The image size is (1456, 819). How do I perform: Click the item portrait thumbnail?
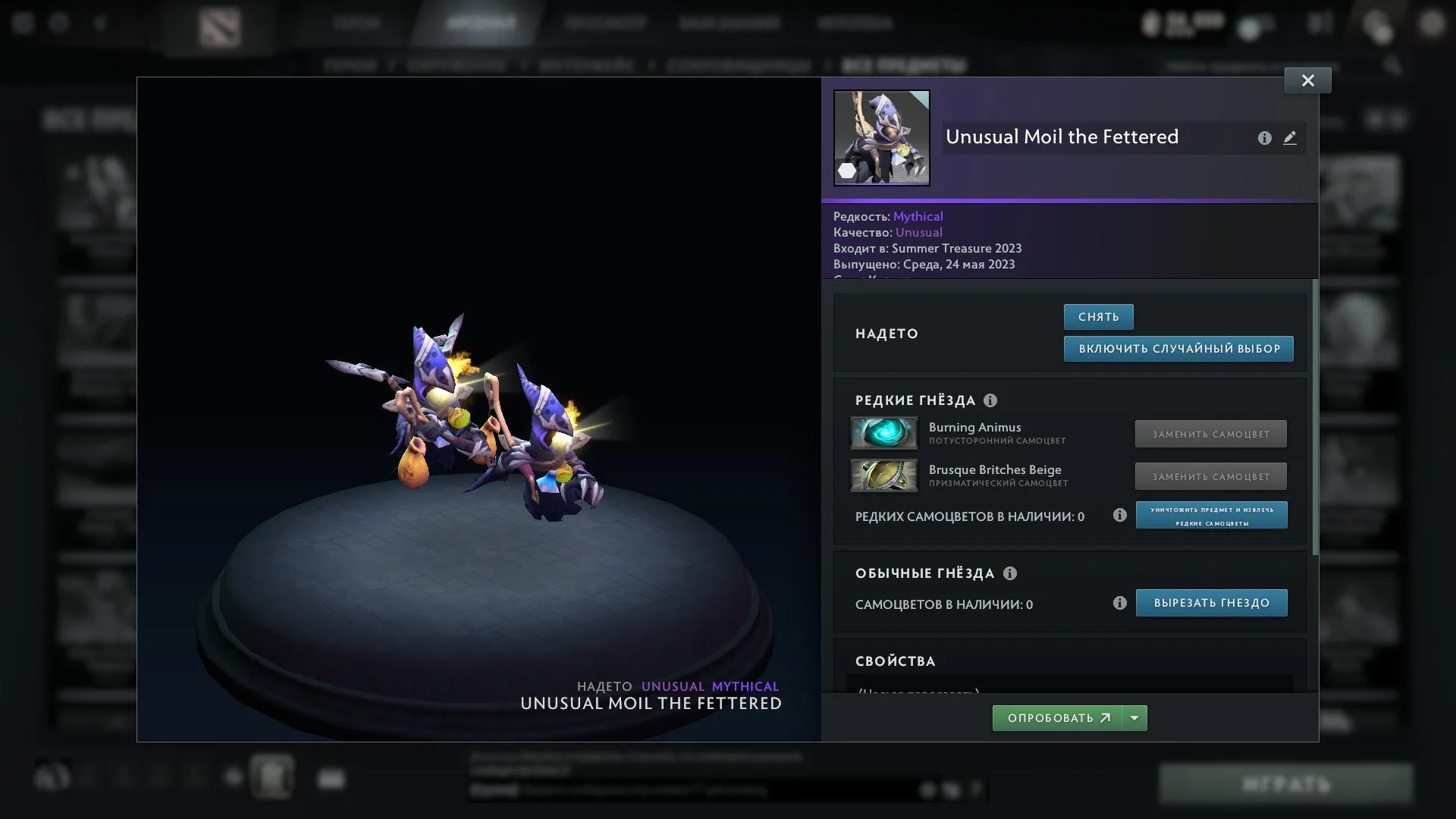point(881,137)
